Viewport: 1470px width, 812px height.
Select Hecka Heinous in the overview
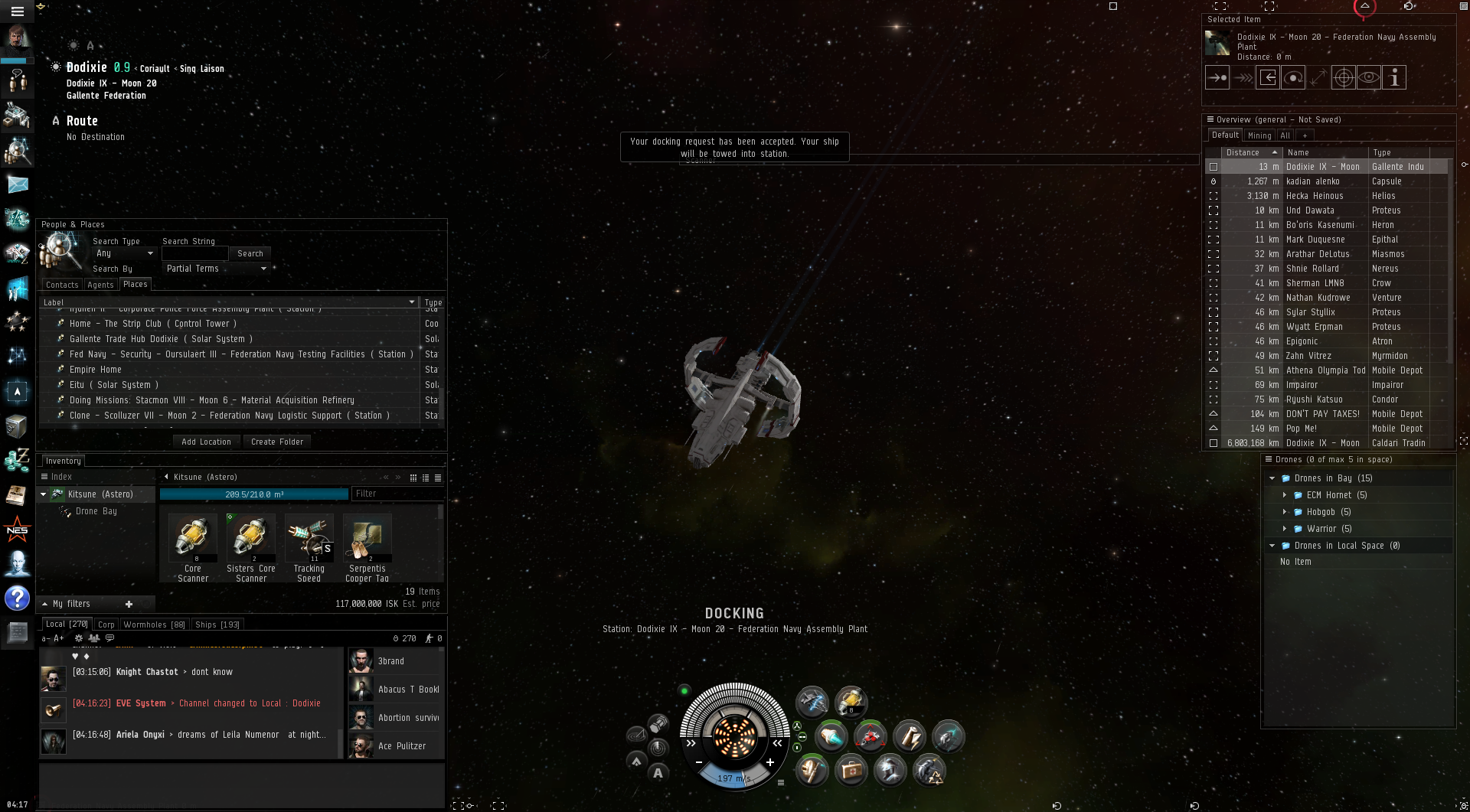(1315, 196)
